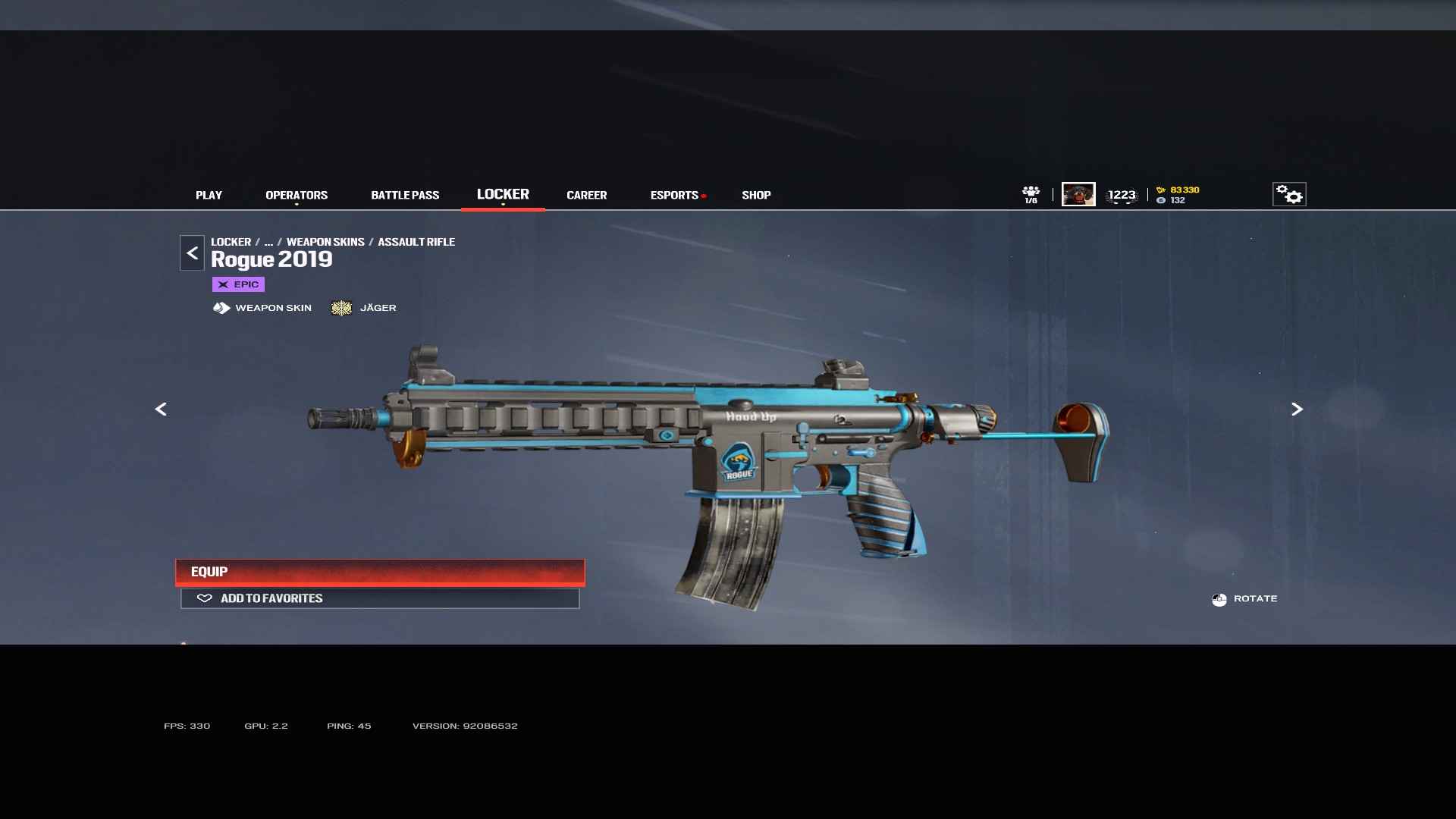Add skin to favorites
This screenshot has width=1456, height=819.
click(x=380, y=598)
